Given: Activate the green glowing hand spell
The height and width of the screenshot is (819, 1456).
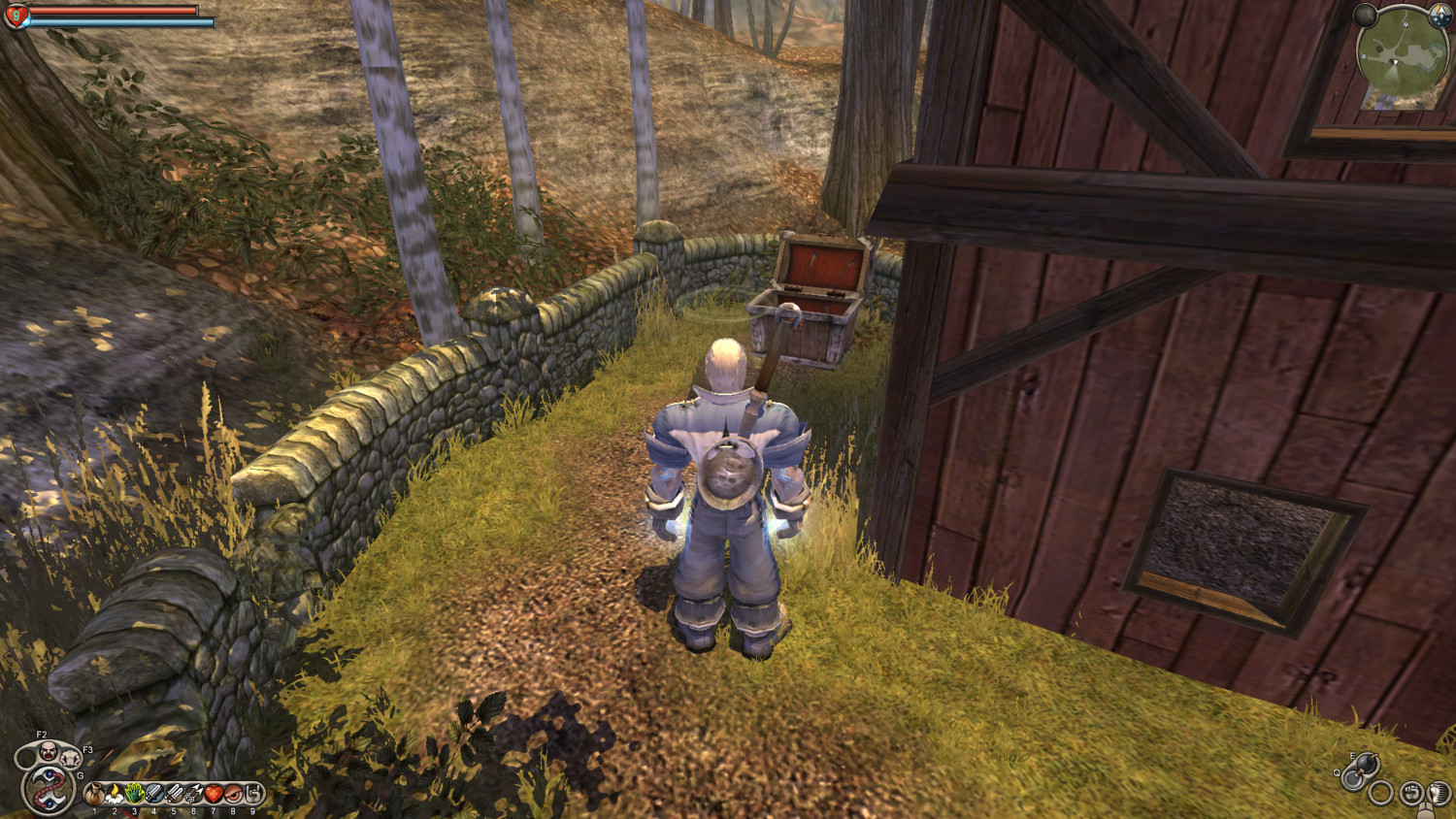Looking at the screenshot, I should pyautogui.click(x=134, y=795).
